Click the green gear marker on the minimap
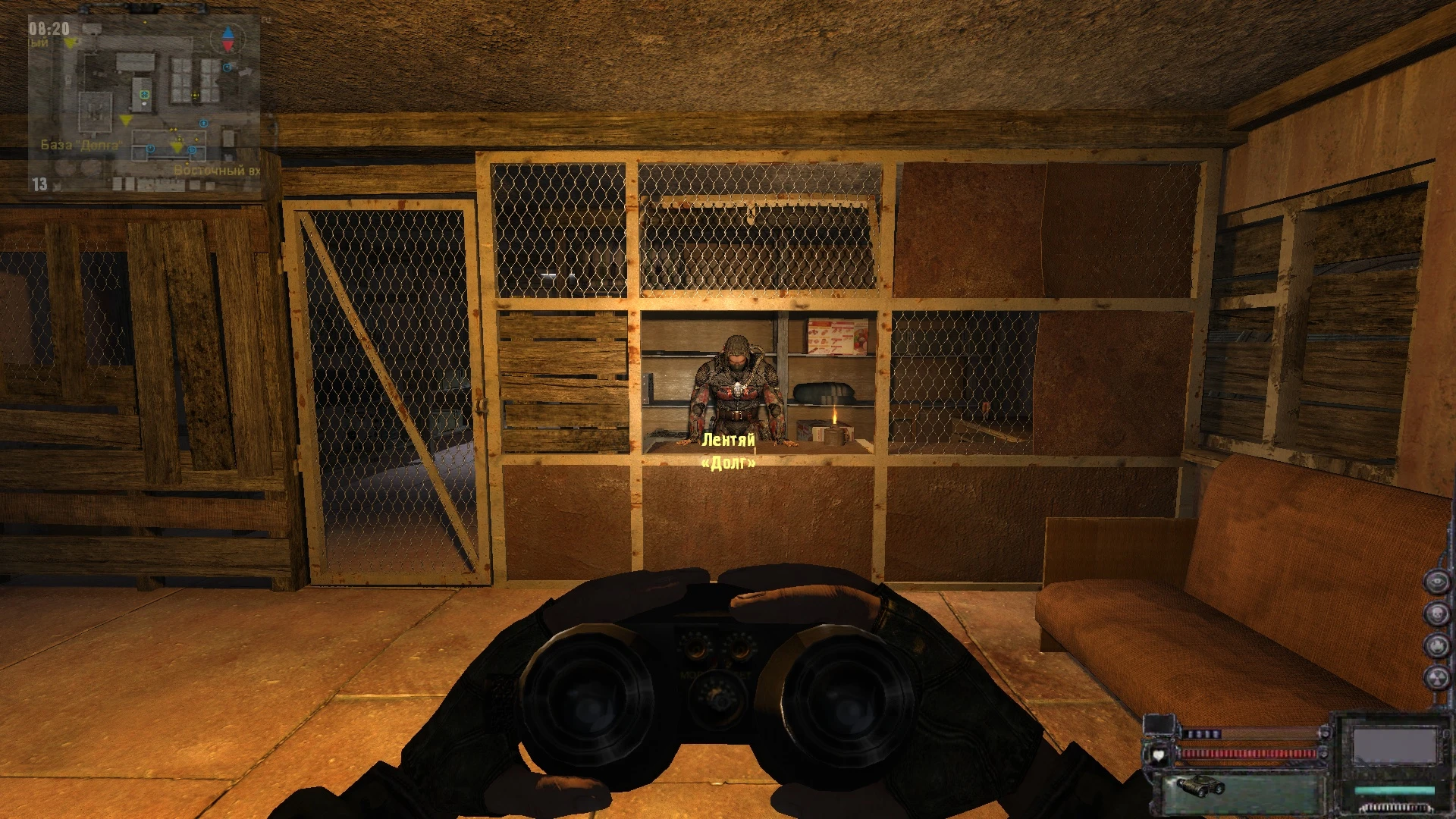This screenshot has height=819, width=1456. tap(144, 95)
